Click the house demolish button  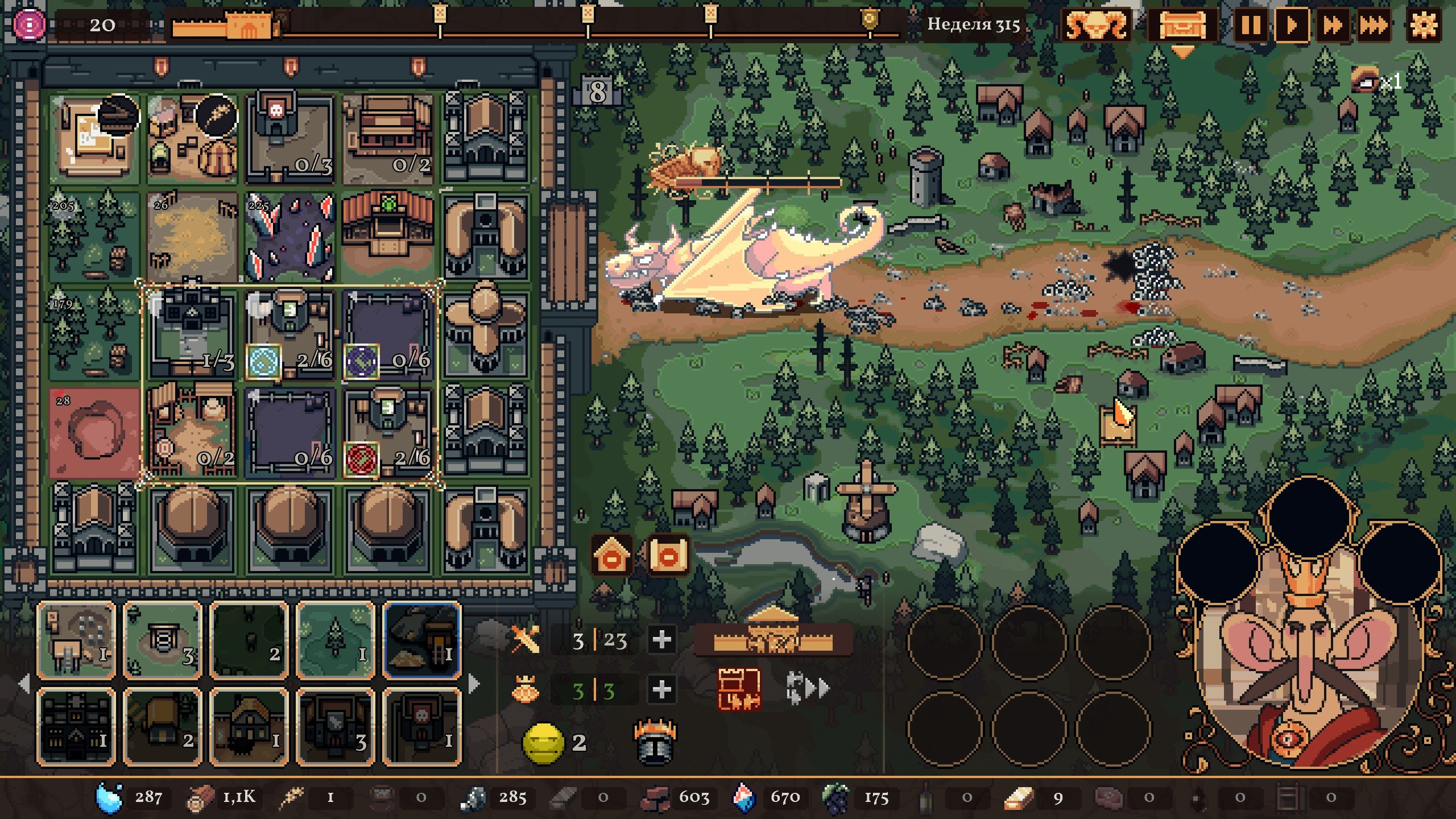[x=611, y=555]
